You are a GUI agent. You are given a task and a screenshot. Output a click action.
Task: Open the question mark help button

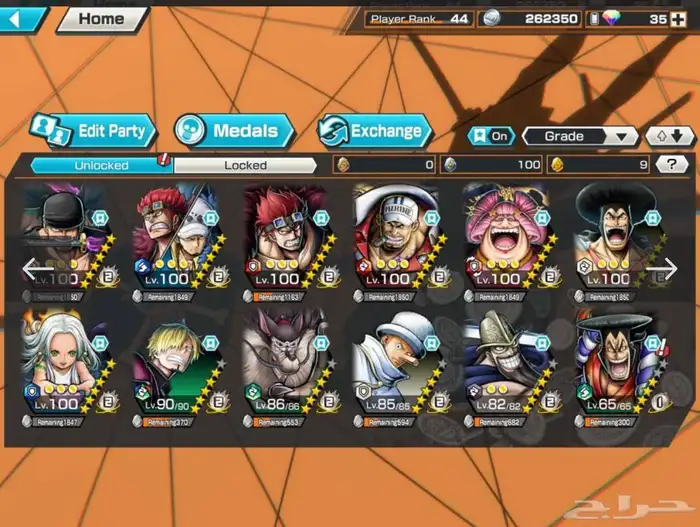point(671,165)
